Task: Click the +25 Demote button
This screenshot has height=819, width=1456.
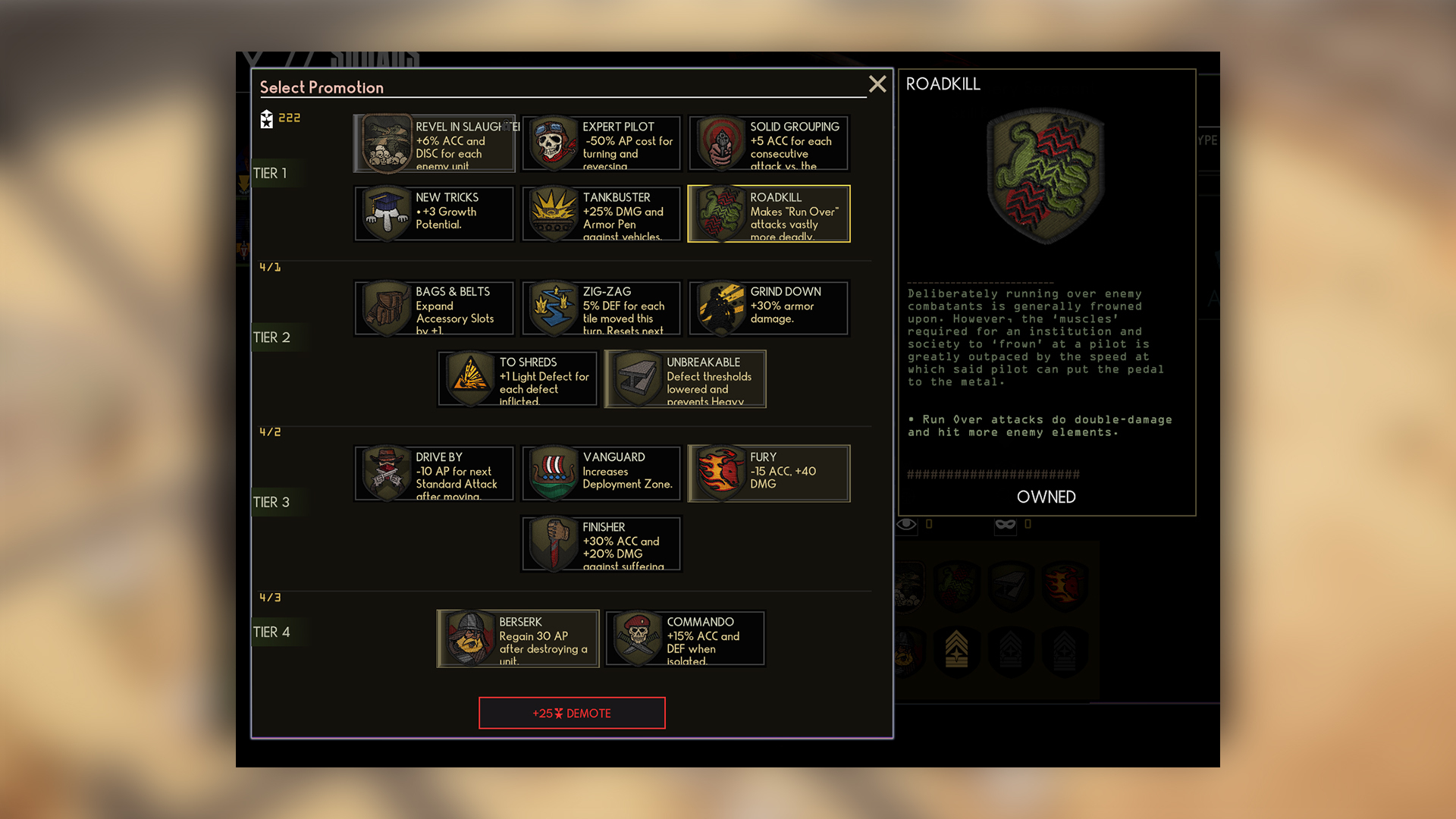Action: tap(572, 713)
